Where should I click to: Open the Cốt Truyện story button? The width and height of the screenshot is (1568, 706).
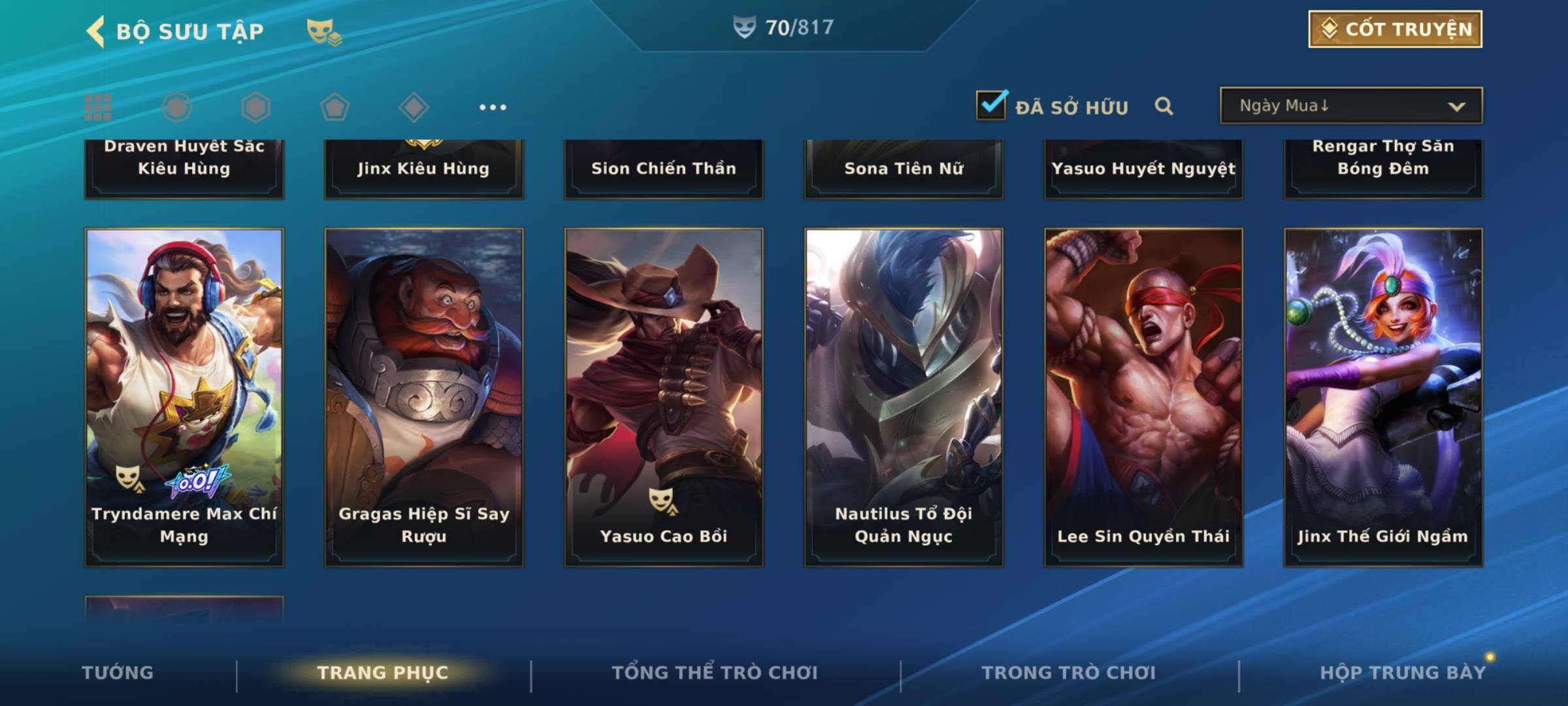pyautogui.click(x=1395, y=29)
